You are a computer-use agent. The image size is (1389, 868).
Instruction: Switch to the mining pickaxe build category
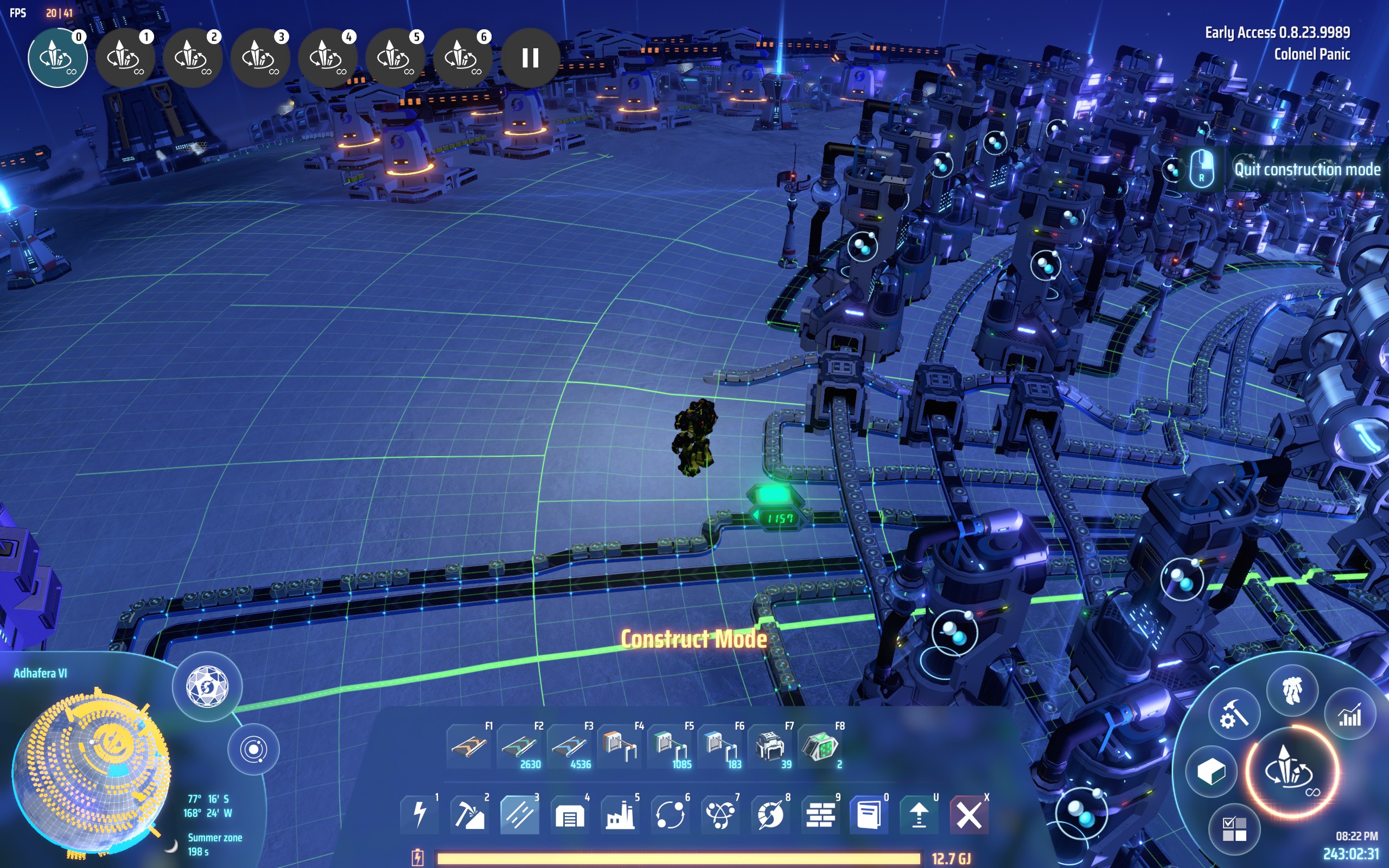click(x=469, y=814)
